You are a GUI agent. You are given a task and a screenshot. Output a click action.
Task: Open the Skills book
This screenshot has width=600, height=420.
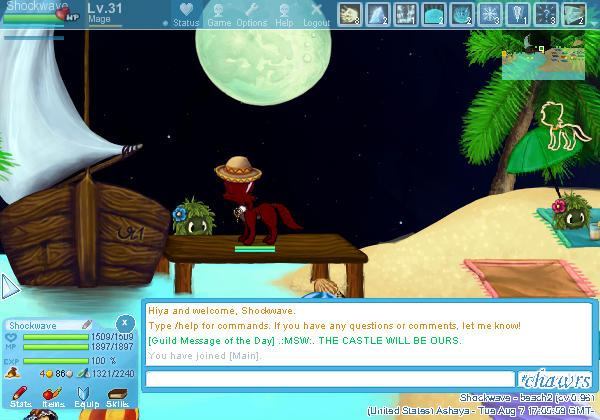(x=117, y=396)
